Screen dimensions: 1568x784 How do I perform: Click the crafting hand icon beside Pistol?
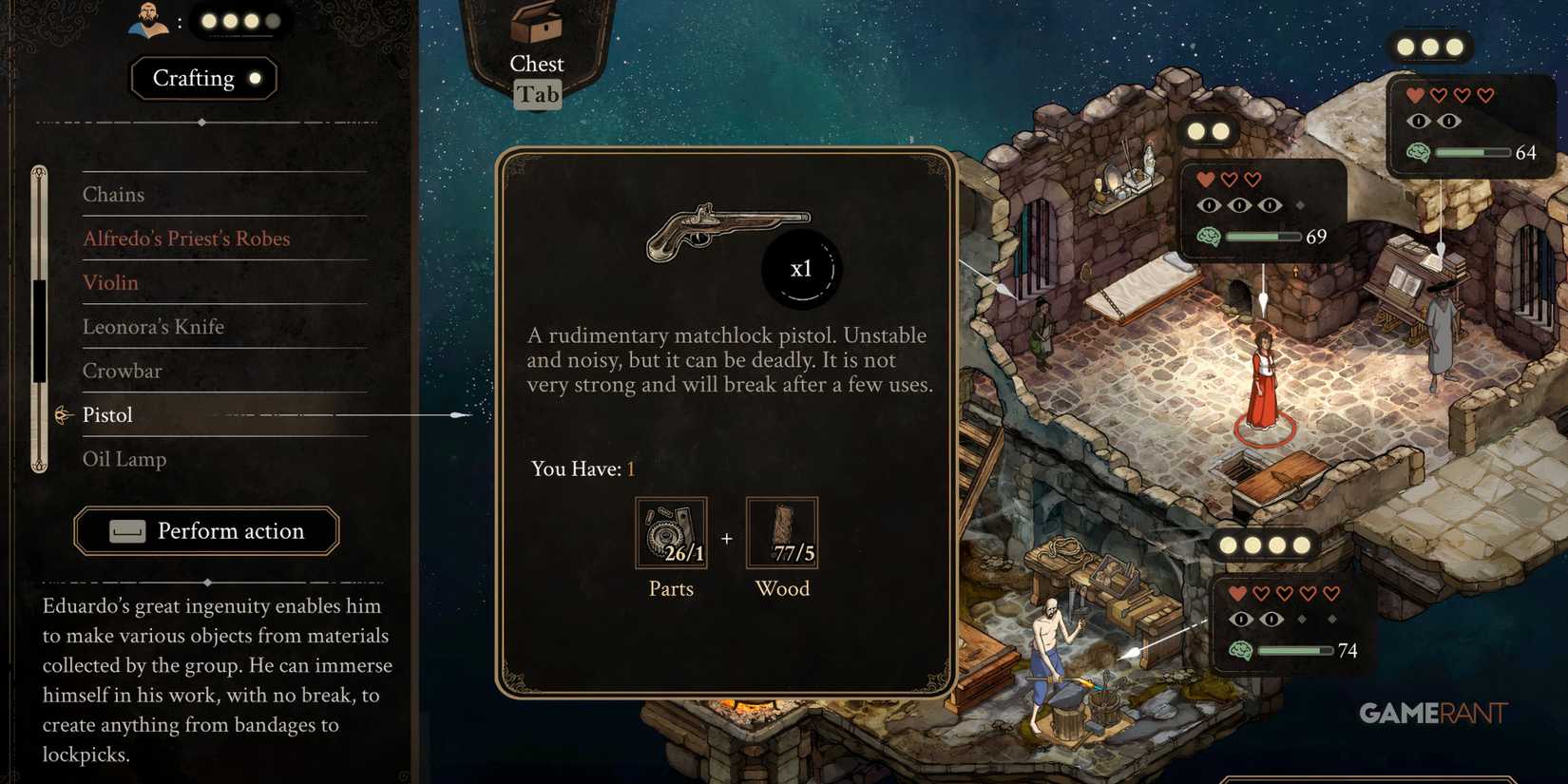pos(63,414)
